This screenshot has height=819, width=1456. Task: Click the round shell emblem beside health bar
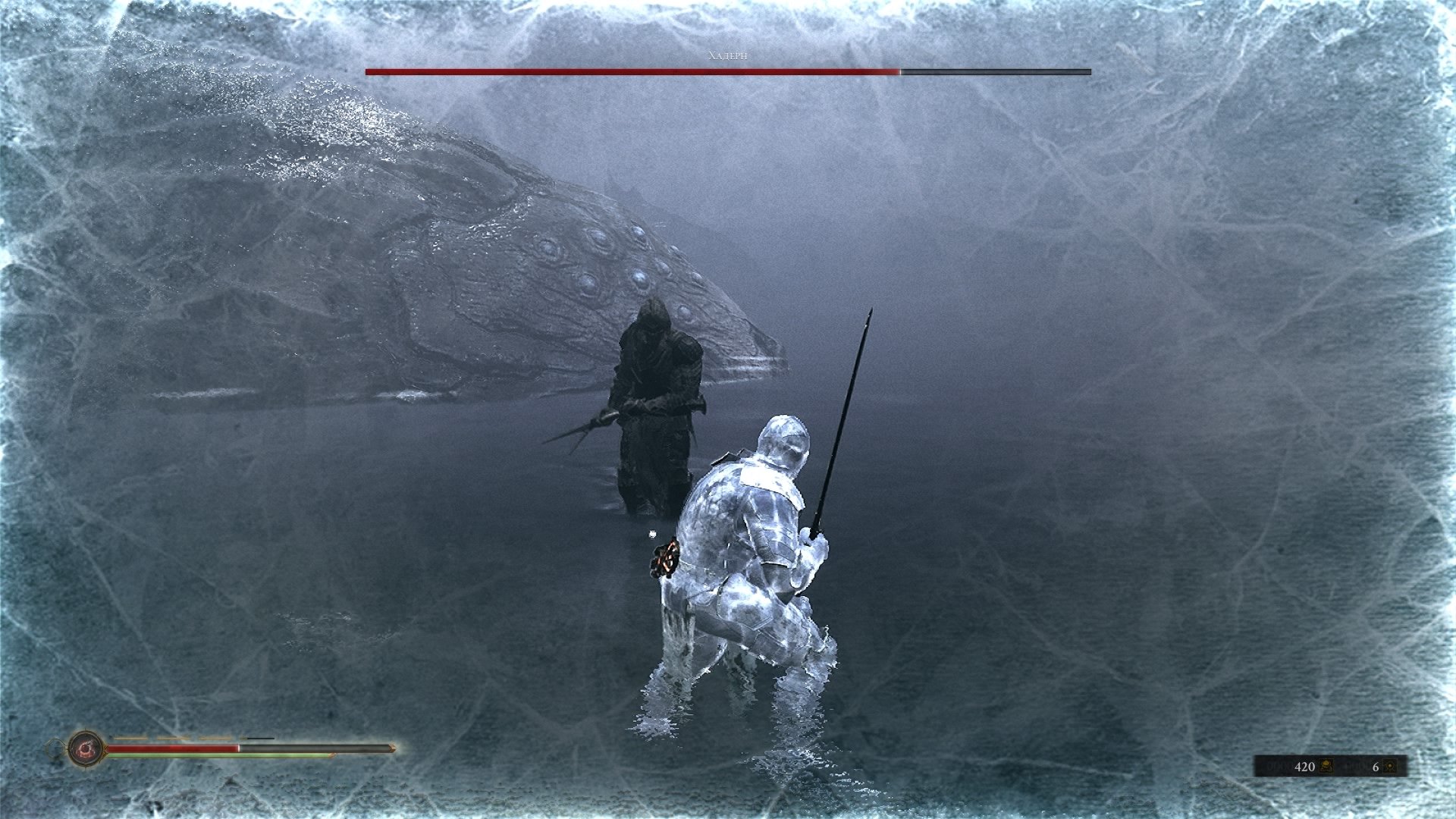point(86,749)
